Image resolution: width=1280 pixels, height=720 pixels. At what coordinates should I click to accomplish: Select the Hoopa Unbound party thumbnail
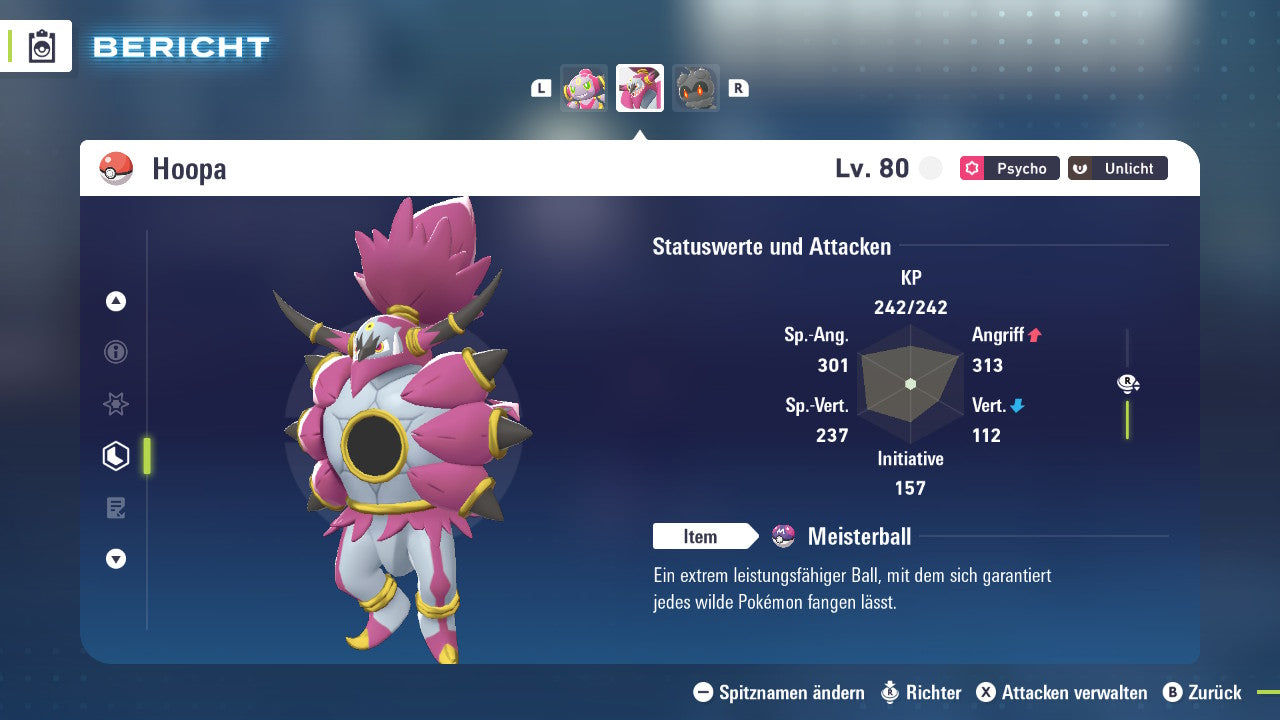coord(640,88)
